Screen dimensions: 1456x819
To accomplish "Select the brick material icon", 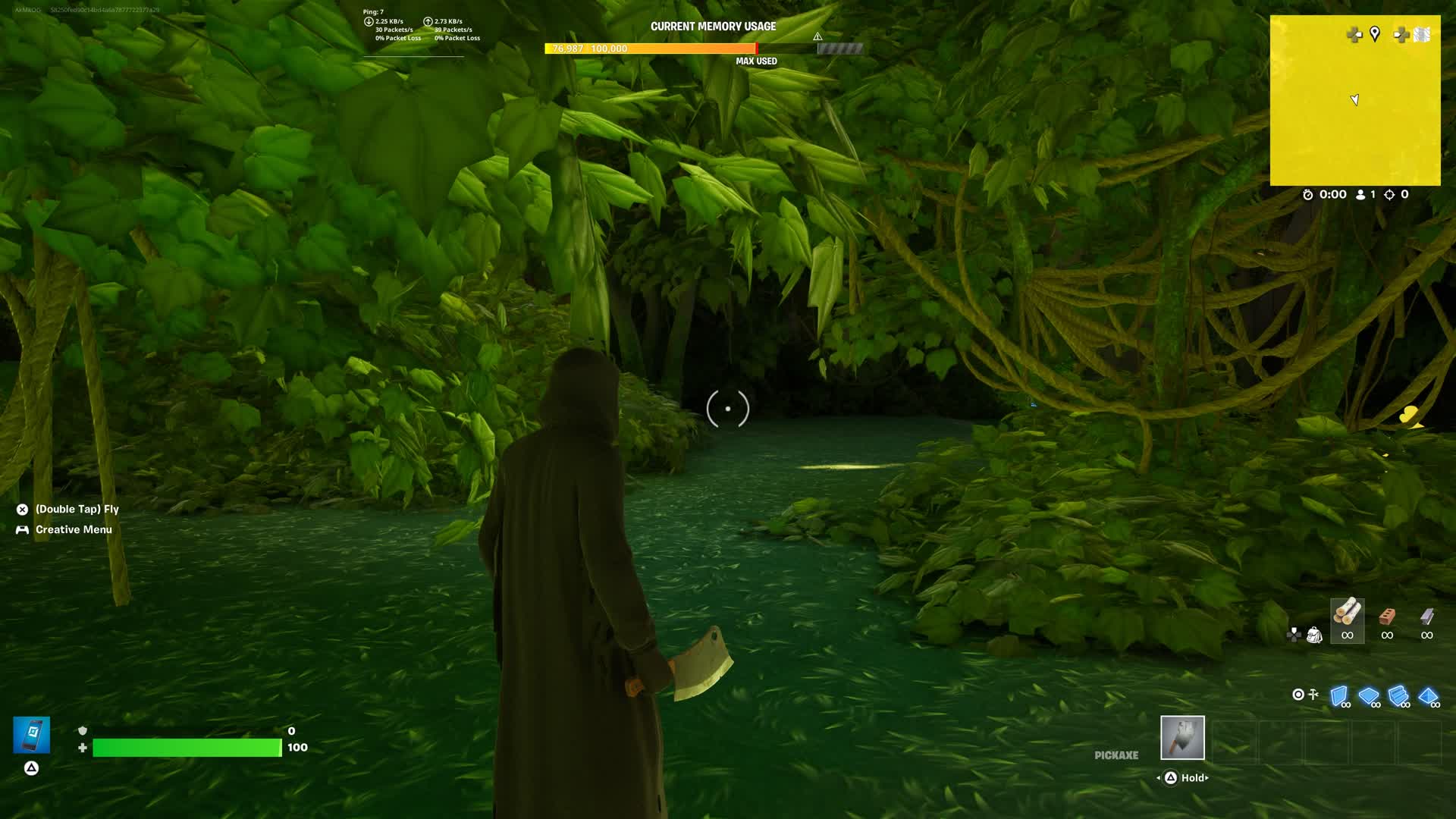I will pyautogui.click(x=1388, y=616).
